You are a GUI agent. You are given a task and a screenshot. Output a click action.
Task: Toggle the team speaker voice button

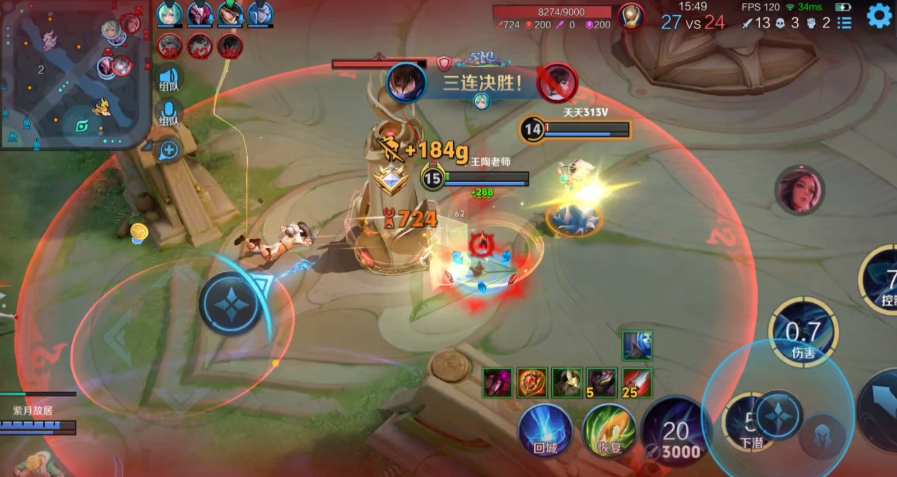169,80
